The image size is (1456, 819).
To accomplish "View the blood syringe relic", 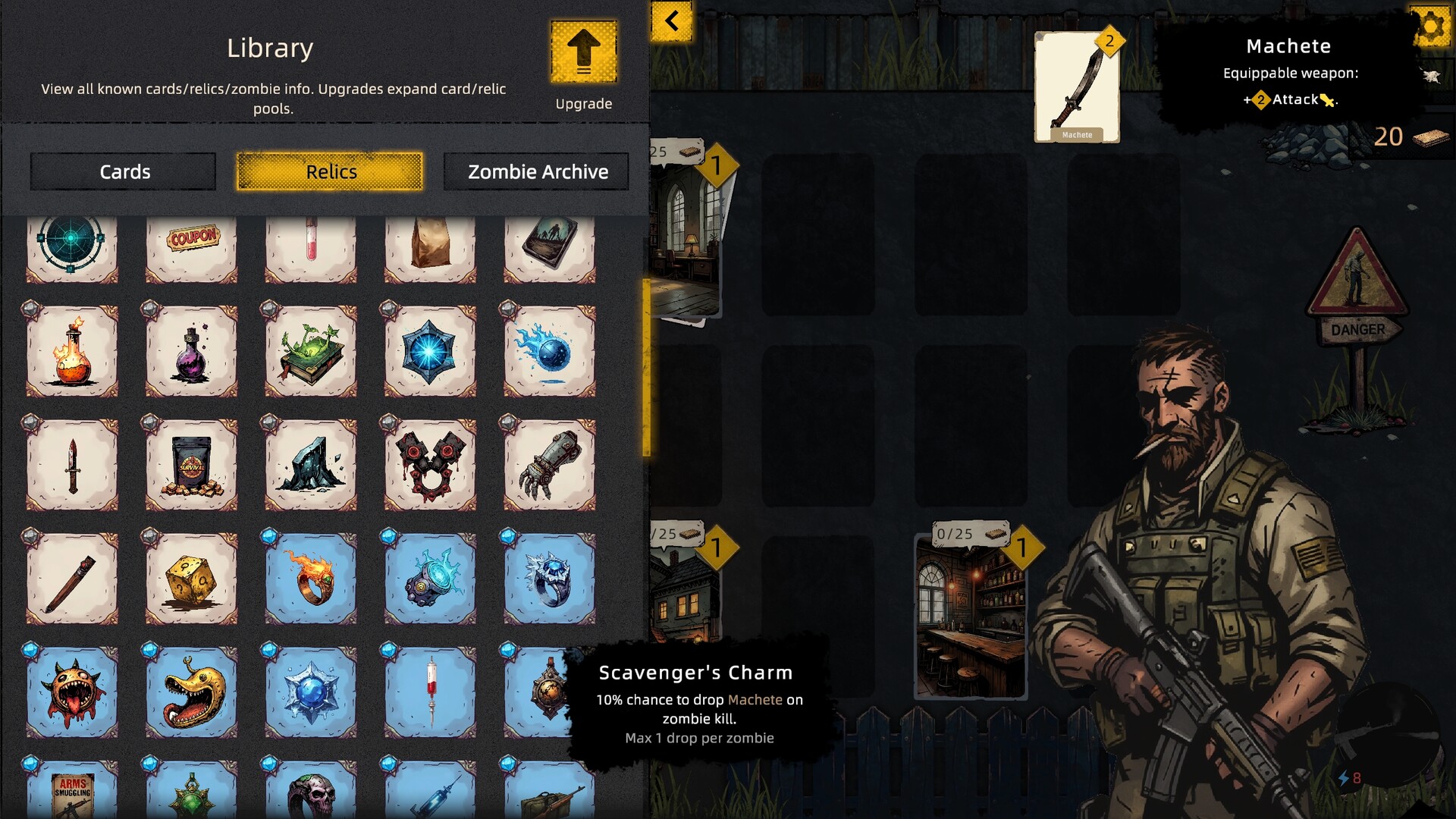I will [x=430, y=692].
